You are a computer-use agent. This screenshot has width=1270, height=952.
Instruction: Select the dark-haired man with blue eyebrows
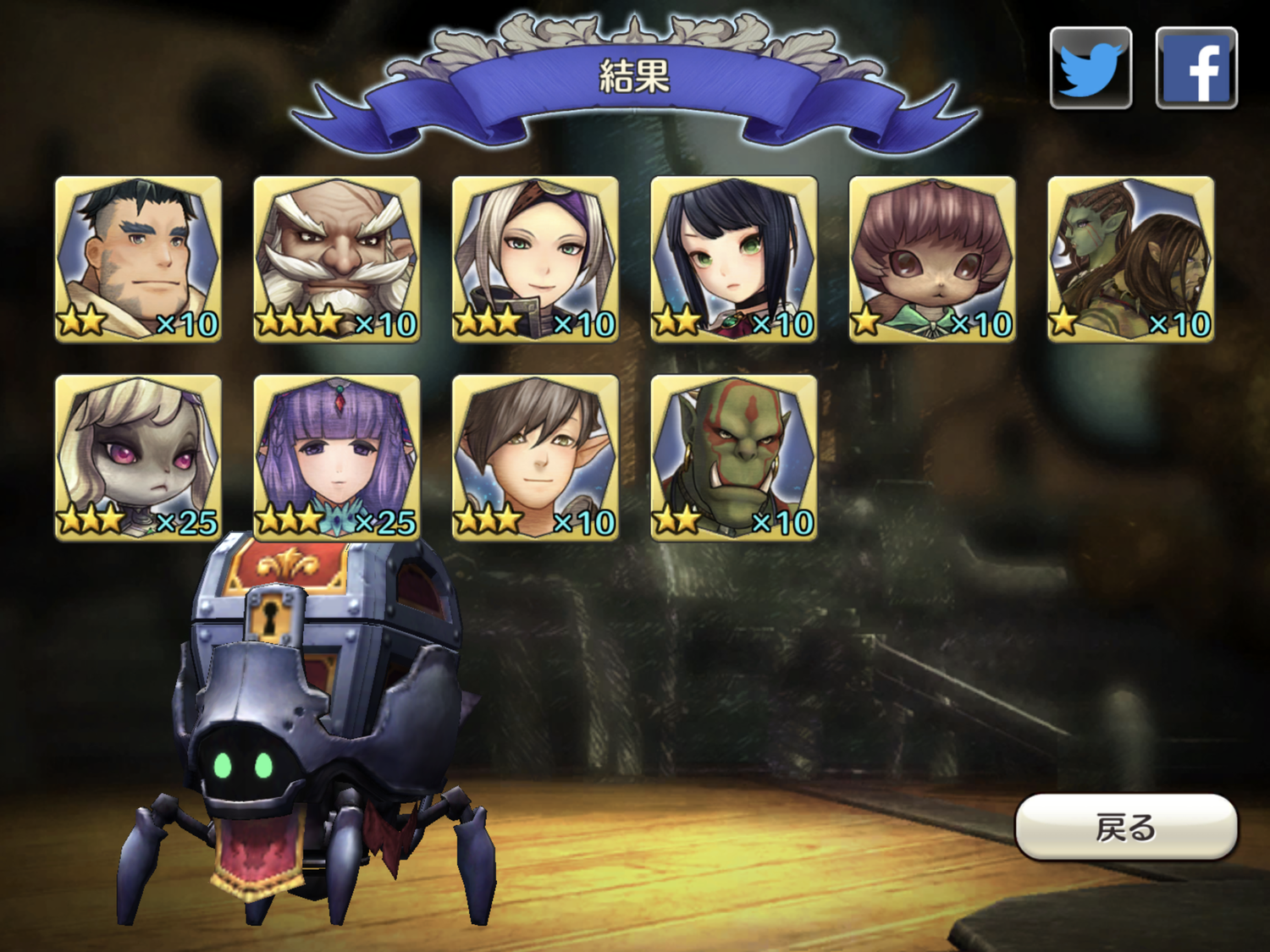(x=138, y=259)
